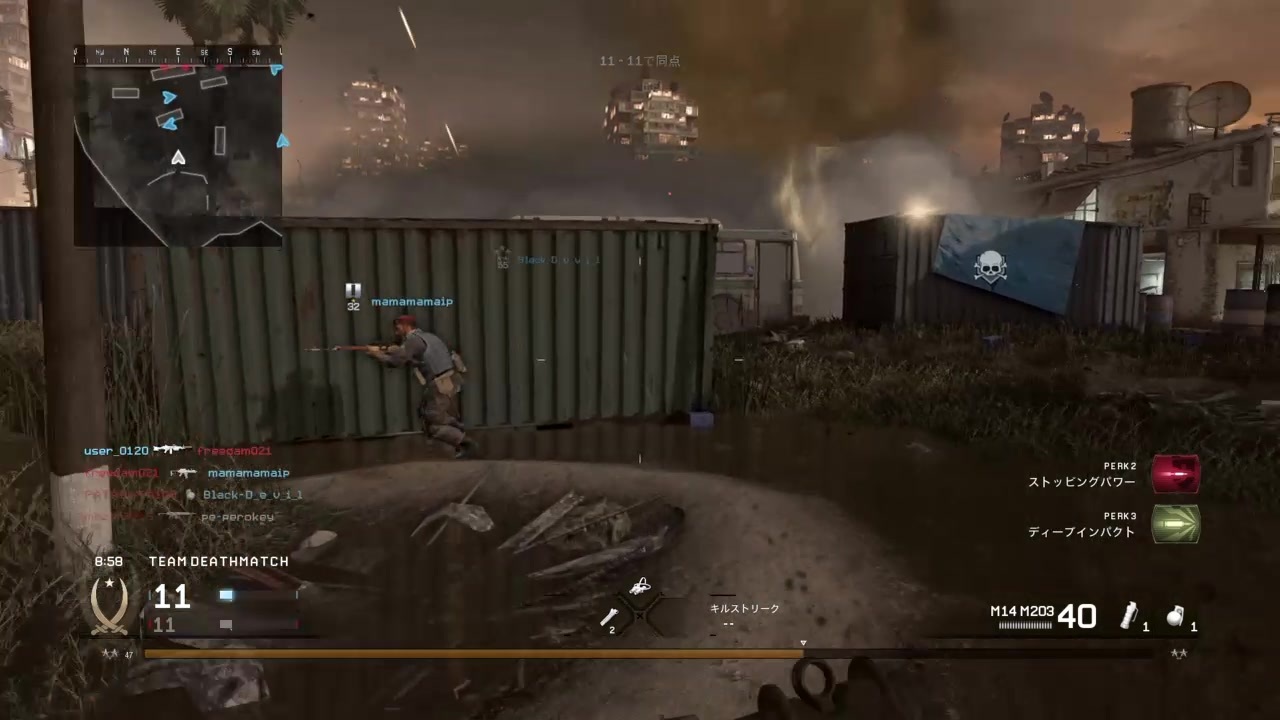
Task: Click the round timer showing 8:58
Action: [x=108, y=561]
